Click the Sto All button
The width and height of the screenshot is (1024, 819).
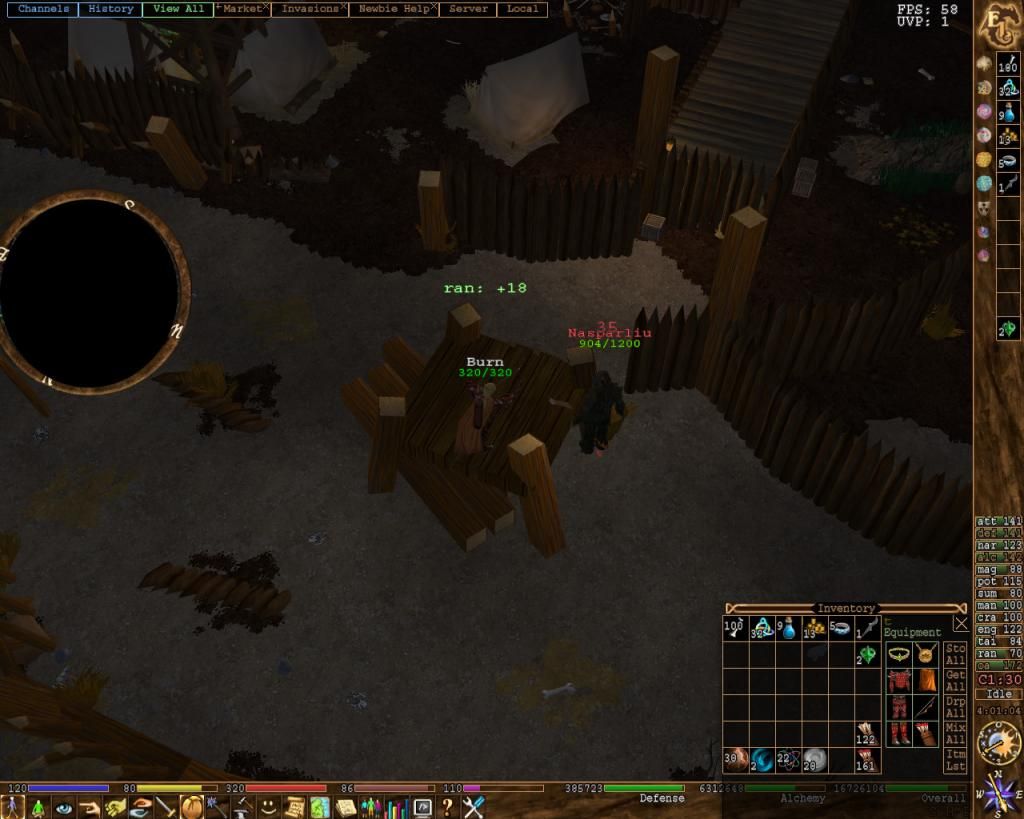(955, 655)
